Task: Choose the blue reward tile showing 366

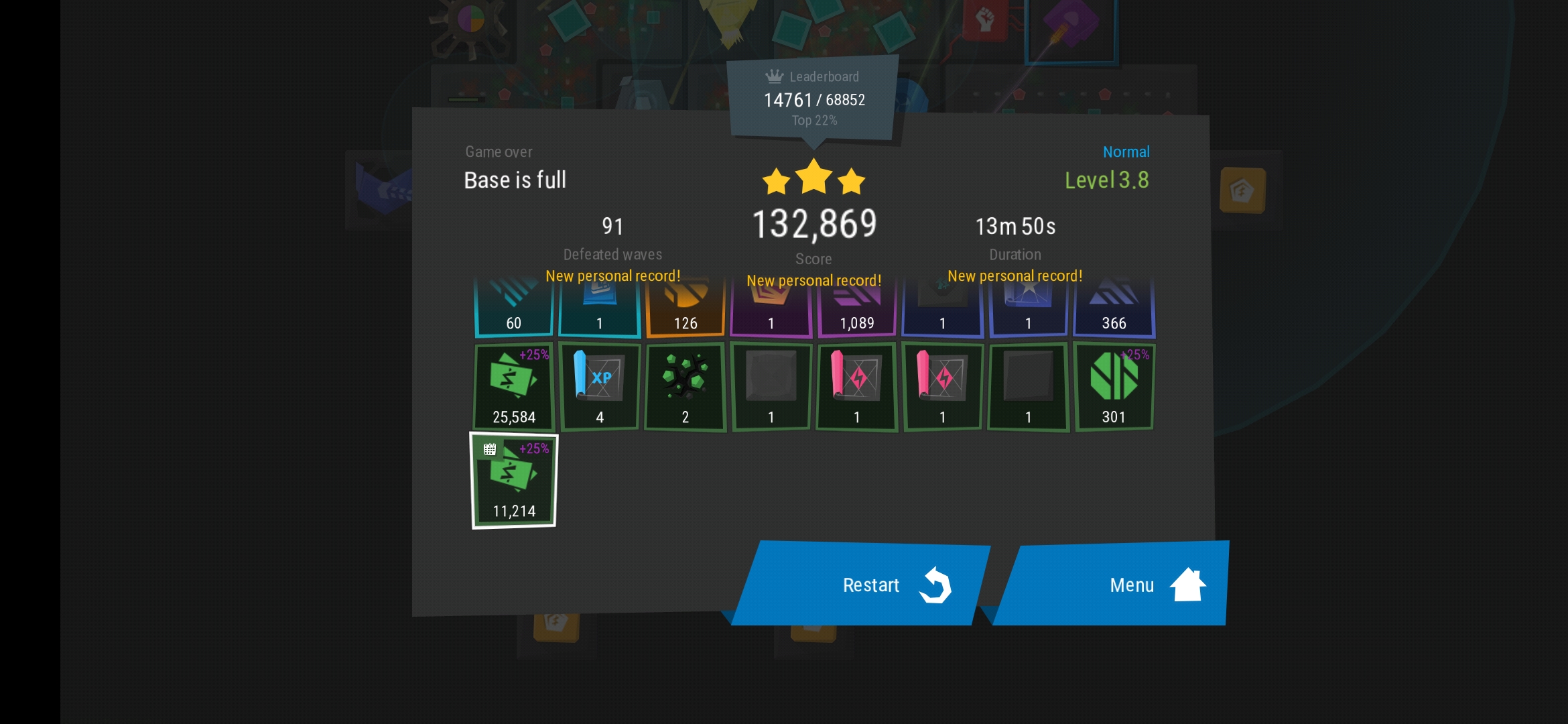Action: tap(1114, 310)
